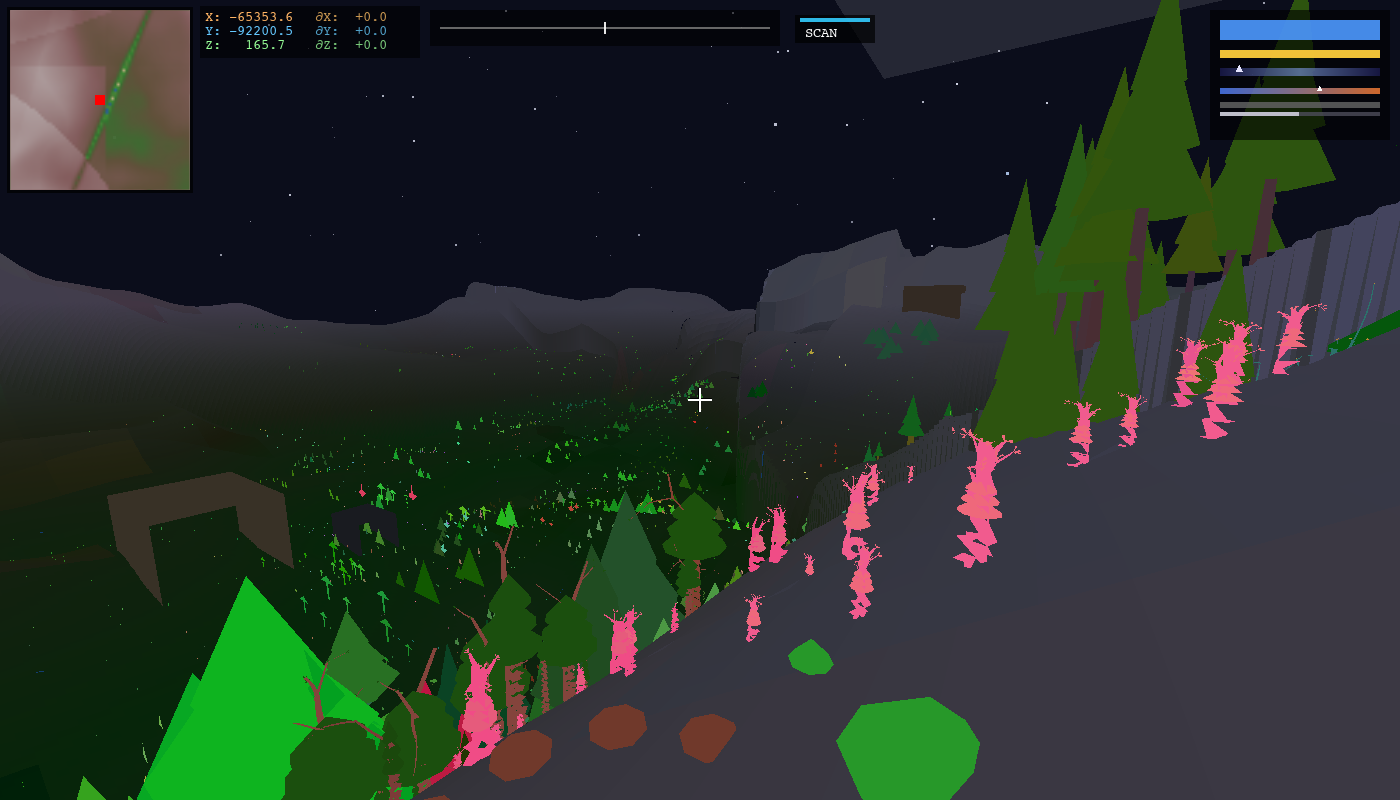The width and height of the screenshot is (1400, 800).
Task: Select the red marker on the minimap
Action: tap(100, 100)
